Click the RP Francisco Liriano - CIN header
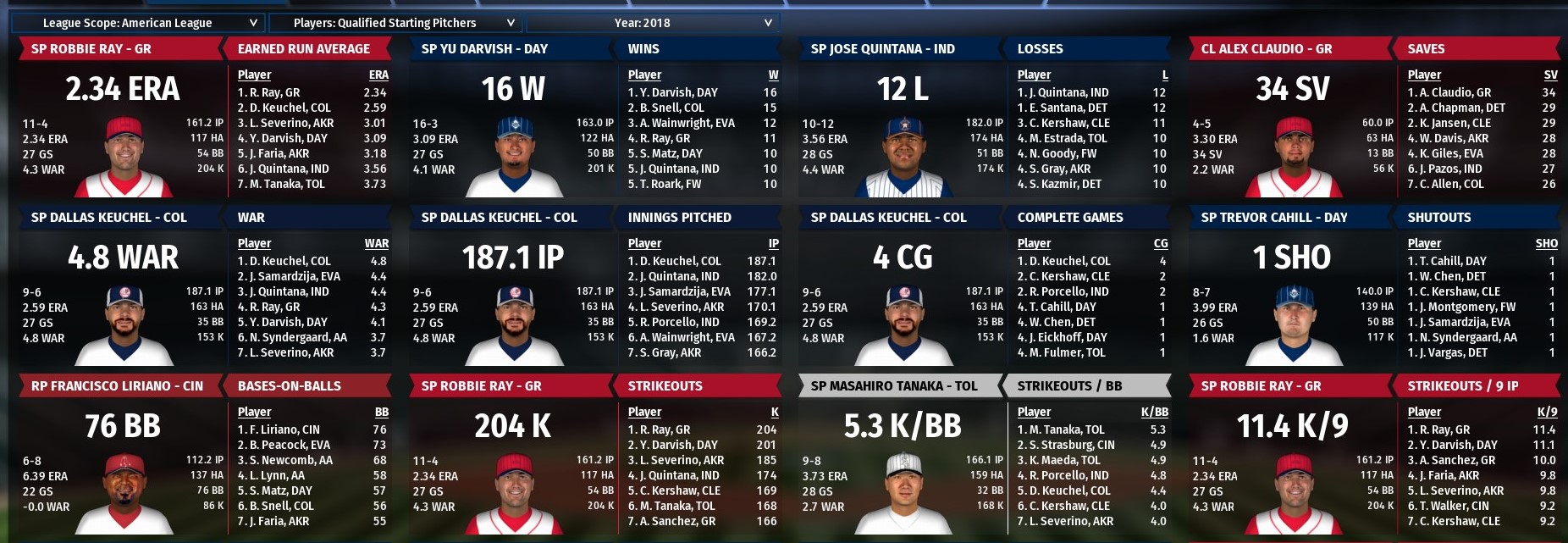Screen dimensions: 1568x543 [117, 386]
